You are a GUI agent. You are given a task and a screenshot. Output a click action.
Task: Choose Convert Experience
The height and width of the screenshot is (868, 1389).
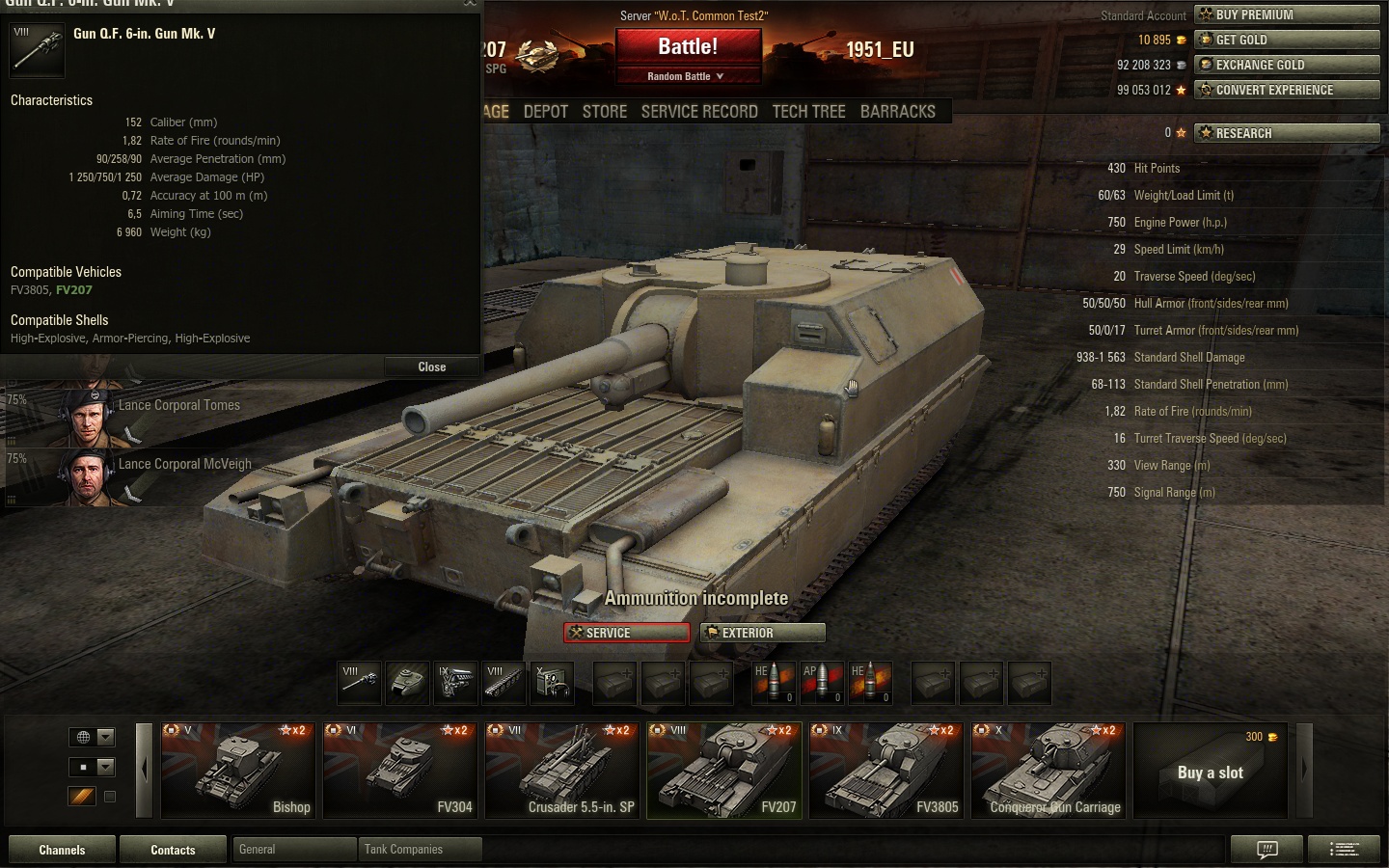[x=1287, y=90]
